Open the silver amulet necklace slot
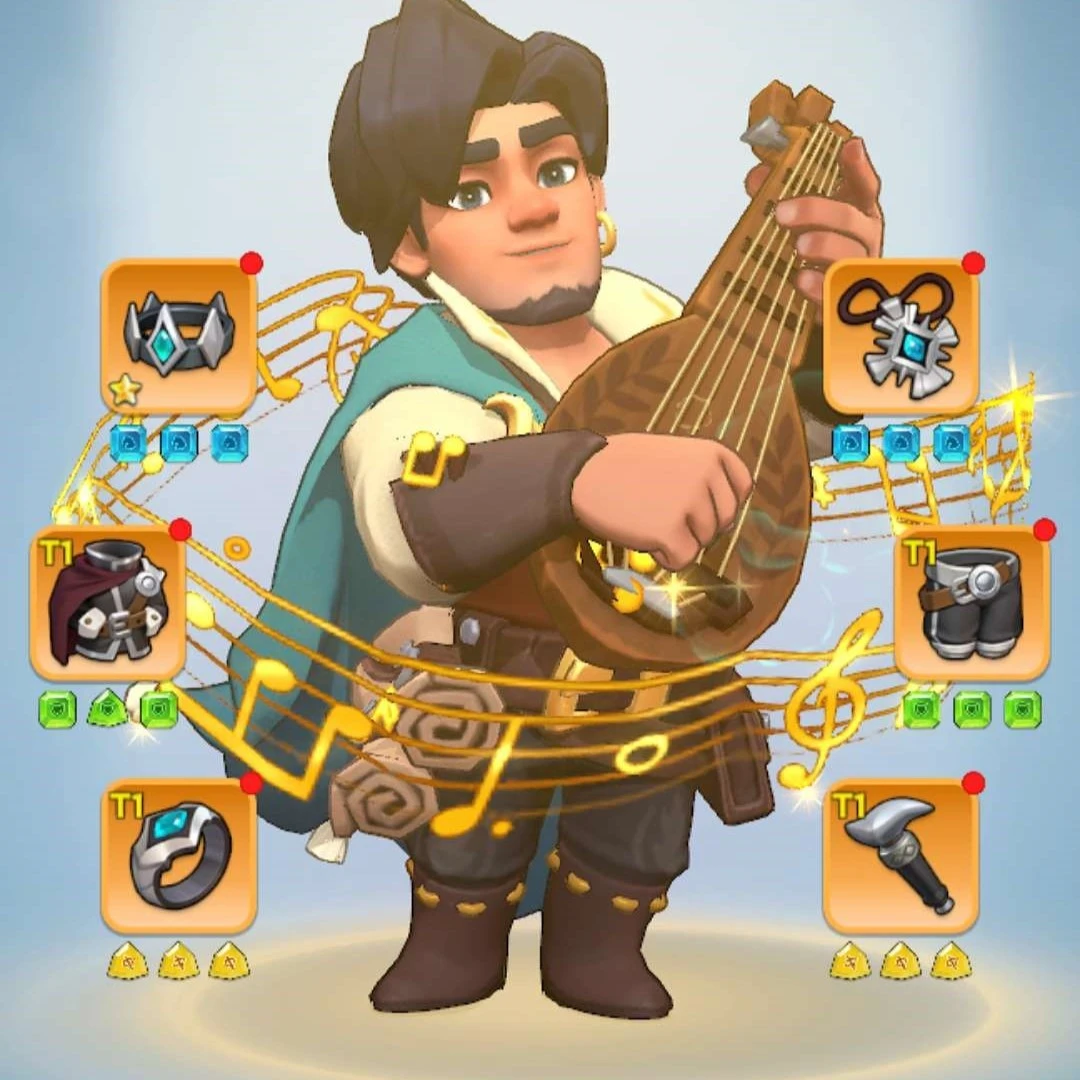 pyautogui.click(x=900, y=337)
